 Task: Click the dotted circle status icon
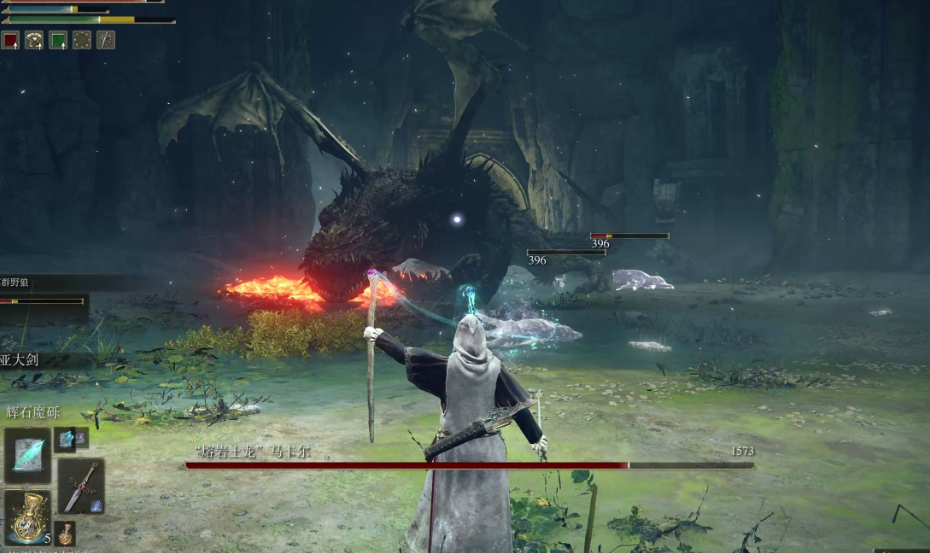pos(82,40)
